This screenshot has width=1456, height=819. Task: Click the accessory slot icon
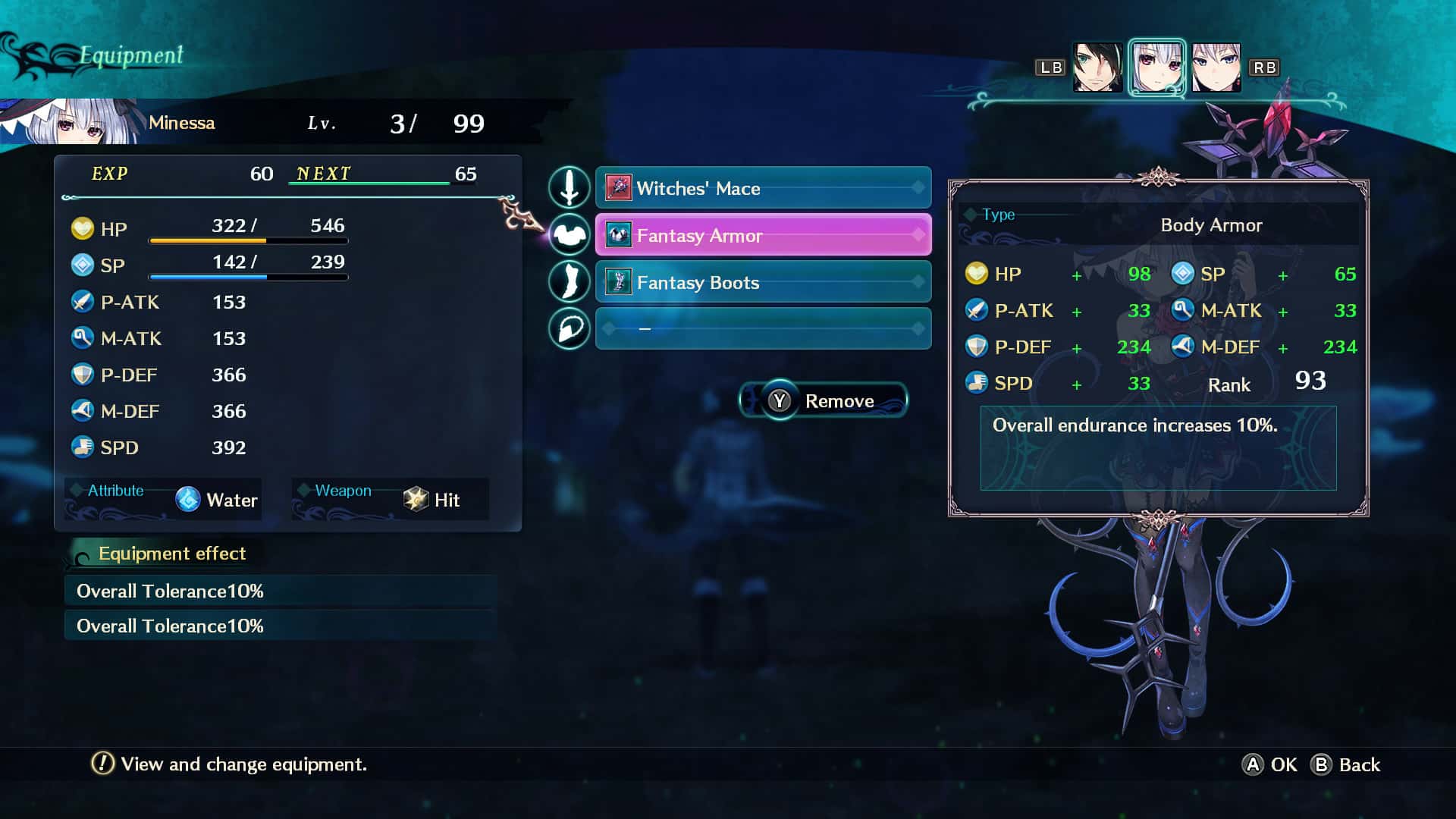point(570,328)
